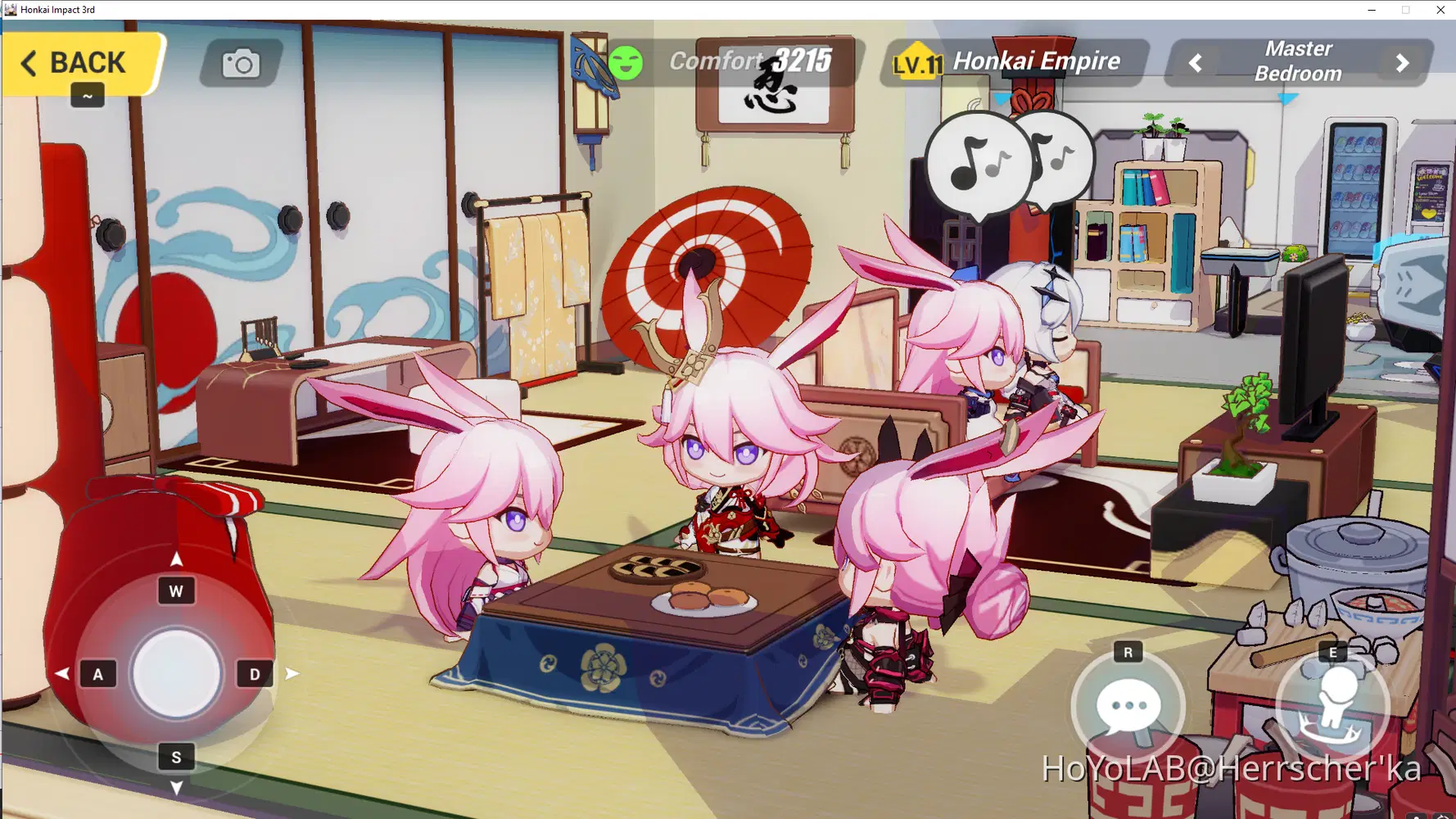Select the Master Bedroom room title
Screen dimensions: 1456x819
coord(1298,61)
